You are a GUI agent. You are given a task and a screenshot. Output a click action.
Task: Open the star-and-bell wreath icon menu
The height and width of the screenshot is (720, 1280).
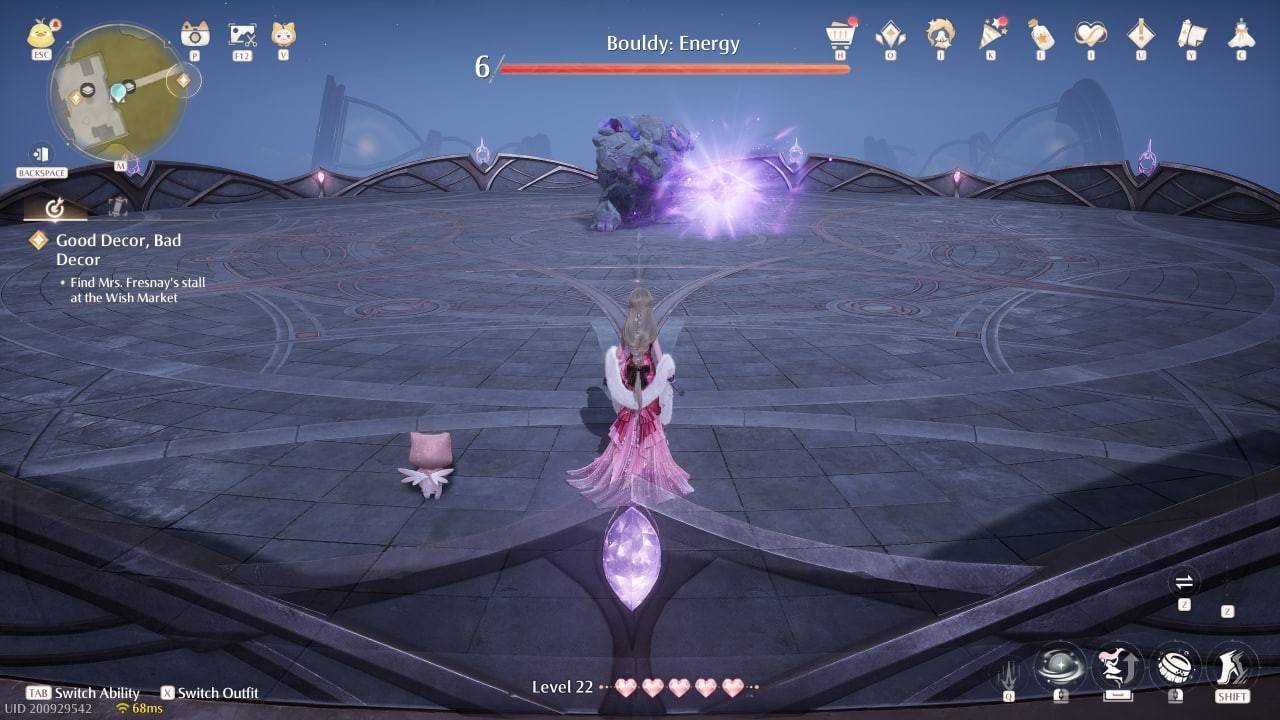tap(940, 35)
